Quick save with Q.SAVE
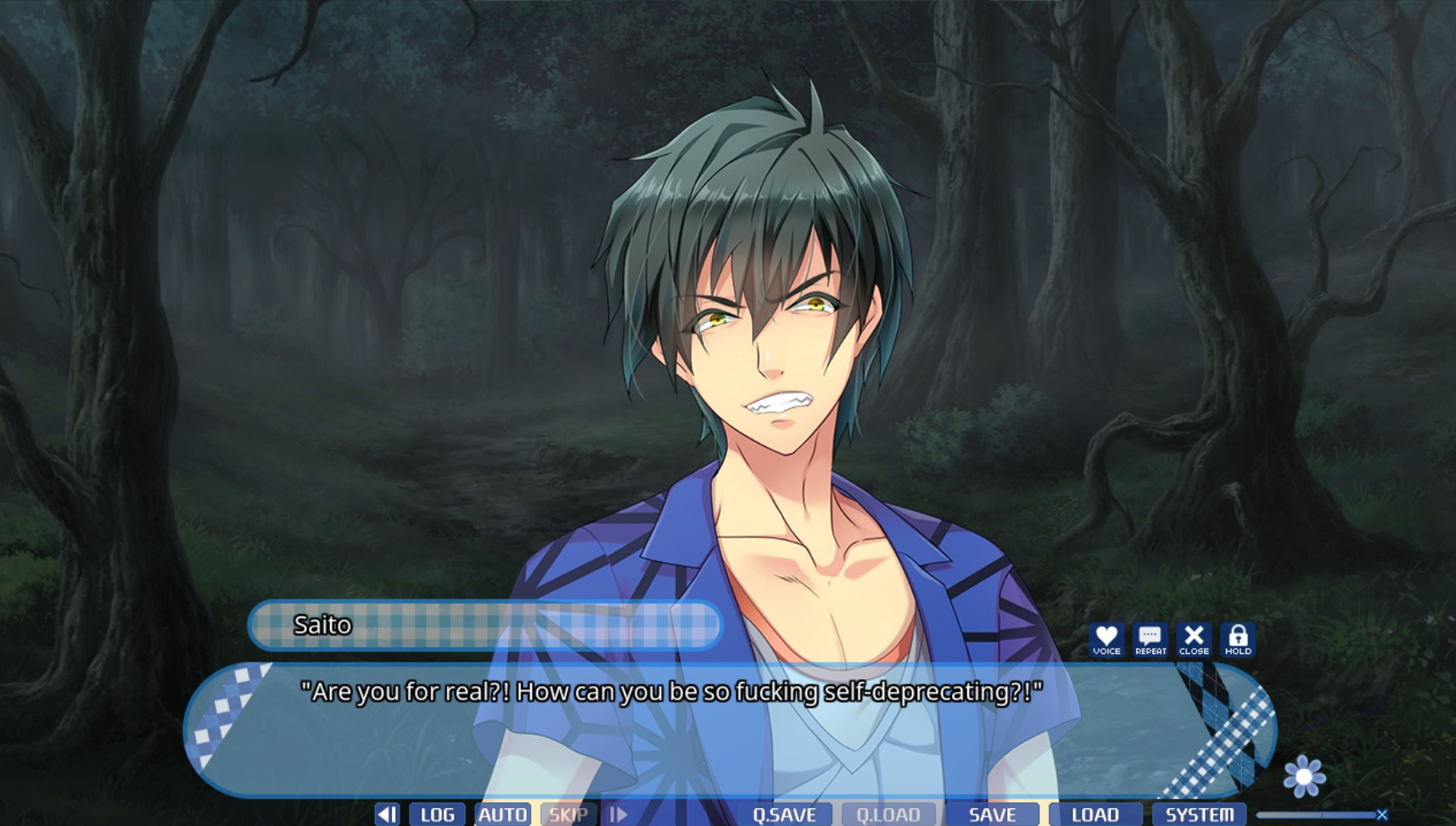This screenshot has width=1456, height=826. (784, 815)
